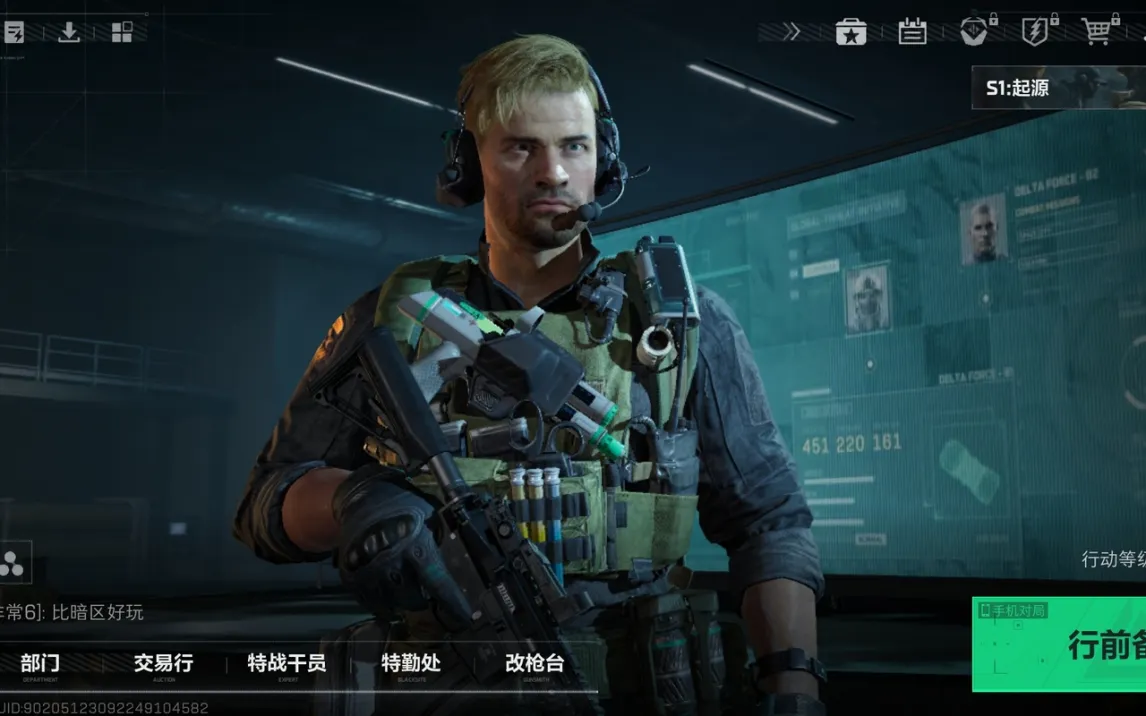Switch to the 特勤处 tab
This screenshot has width=1146, height=716.
coord(410,663)
